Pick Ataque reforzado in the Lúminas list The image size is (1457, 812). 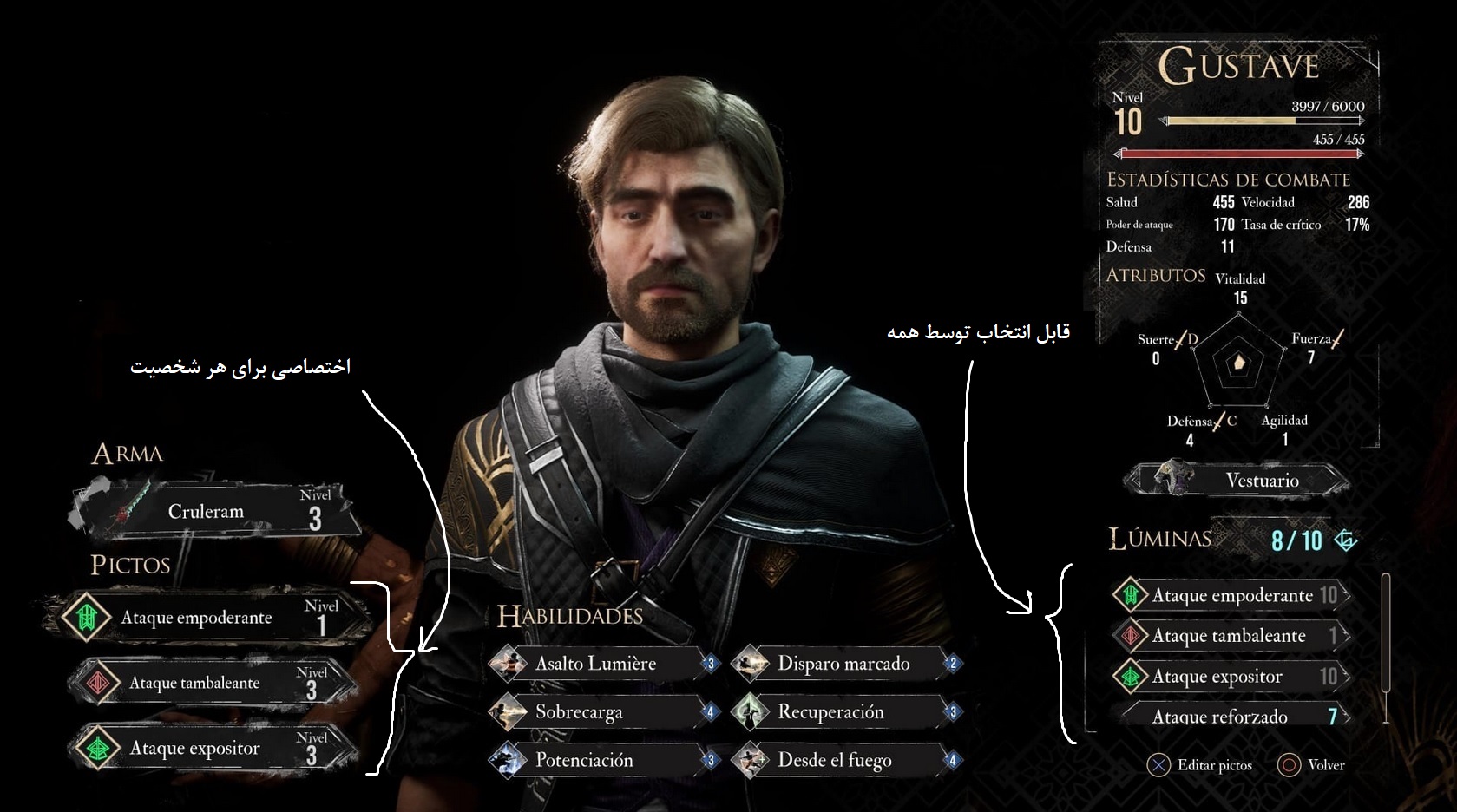click(1232, 716)
